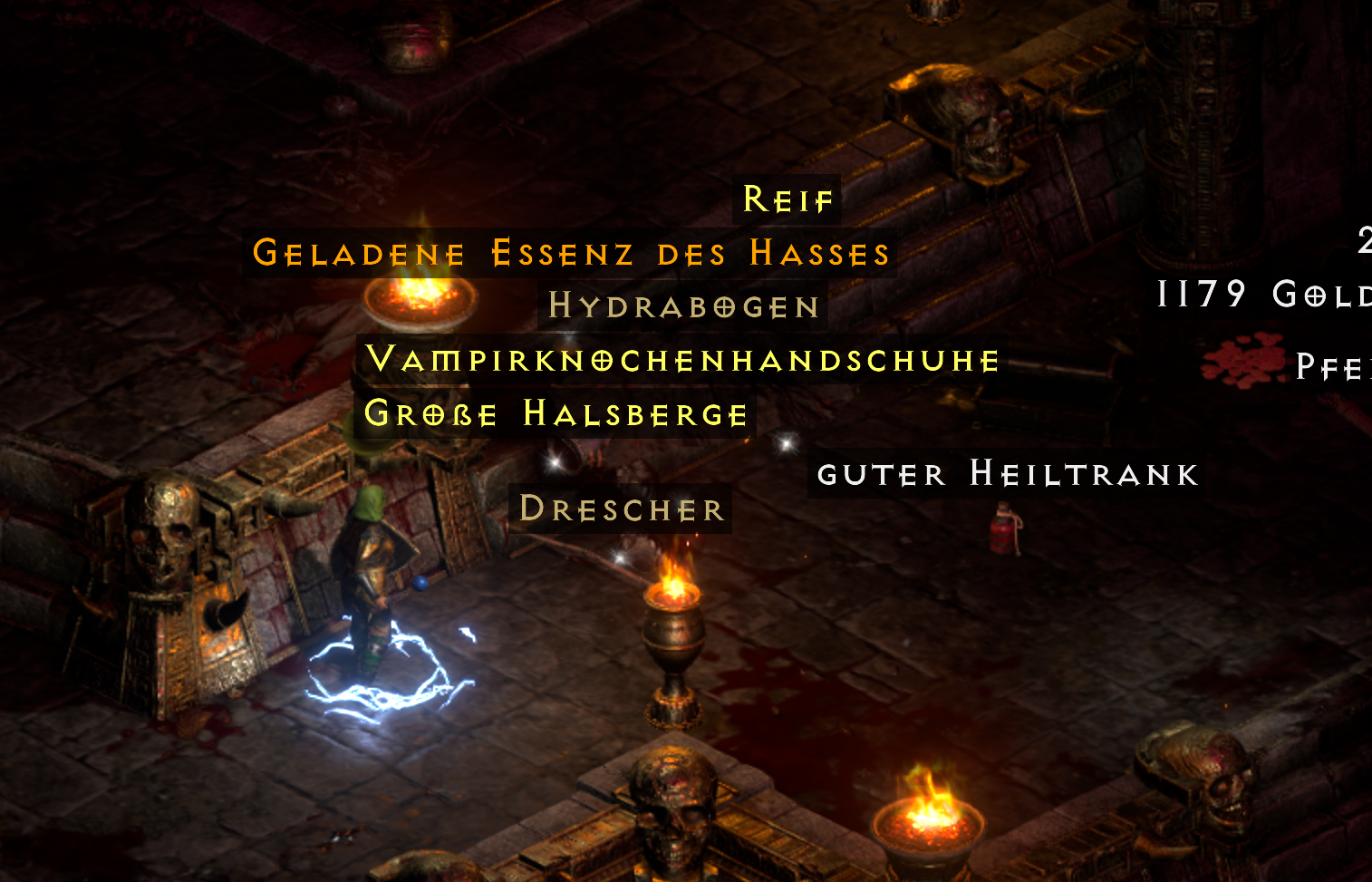The height and width of the screenshot is (882, 1372).
Task: Grab the Hydrabogen bow label
Action: (684, 306)
